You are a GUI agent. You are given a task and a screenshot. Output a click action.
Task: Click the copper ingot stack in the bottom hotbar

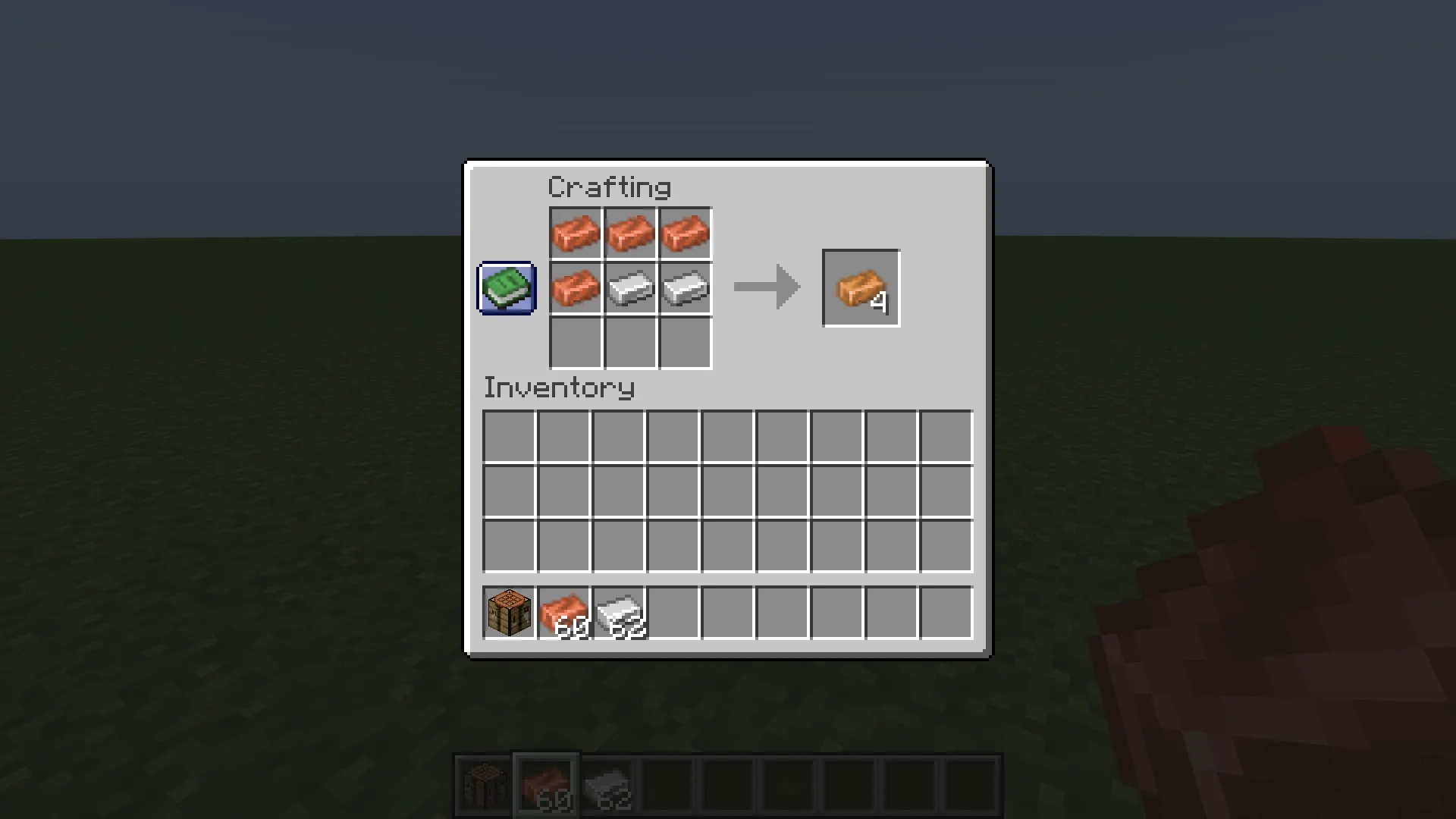[x=546, y=785]
